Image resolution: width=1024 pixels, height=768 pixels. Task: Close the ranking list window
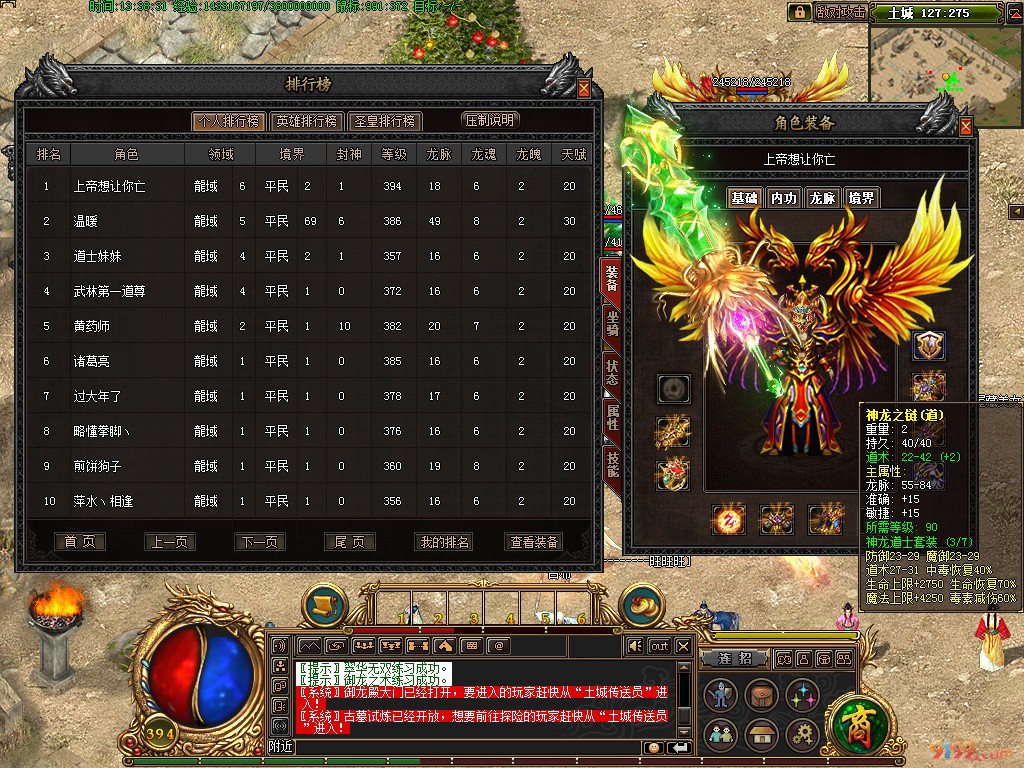click(584, 88)
